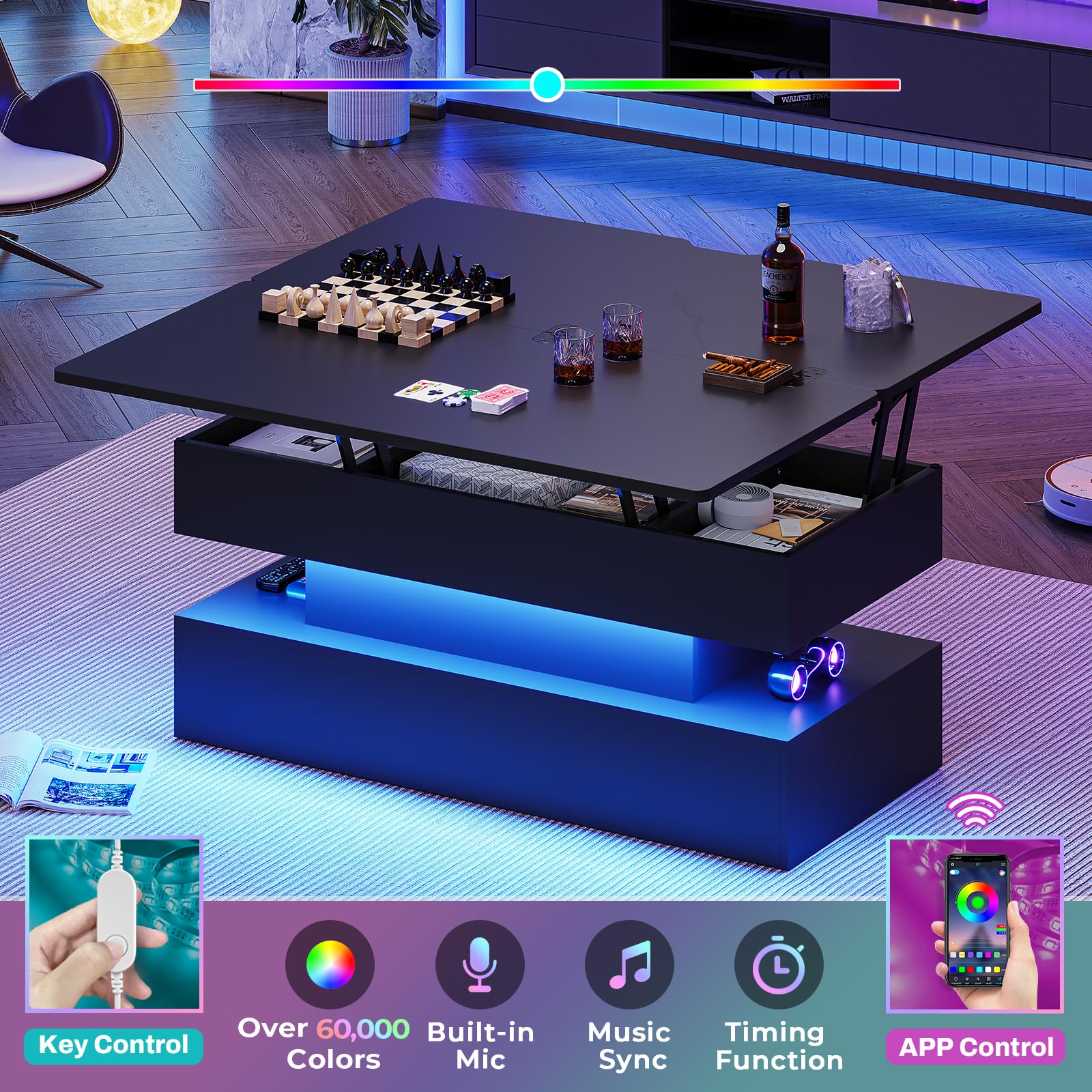The width and height of the screenshot is (1092, 1092).
Task: Select the rainbow color wheel icon
Action: click(x=330, y=964)
